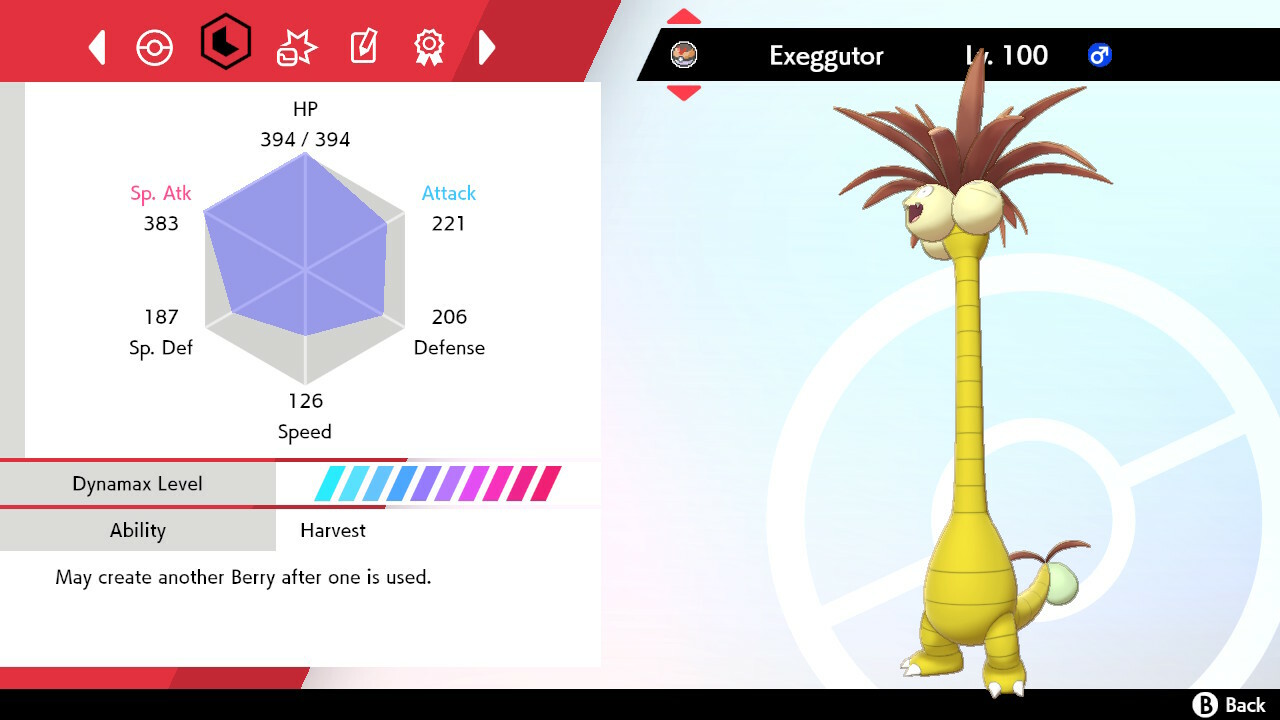Select the Exeggutor name header
The image size is (1280, 720).
pyautogui.click(x=826, y=56)
